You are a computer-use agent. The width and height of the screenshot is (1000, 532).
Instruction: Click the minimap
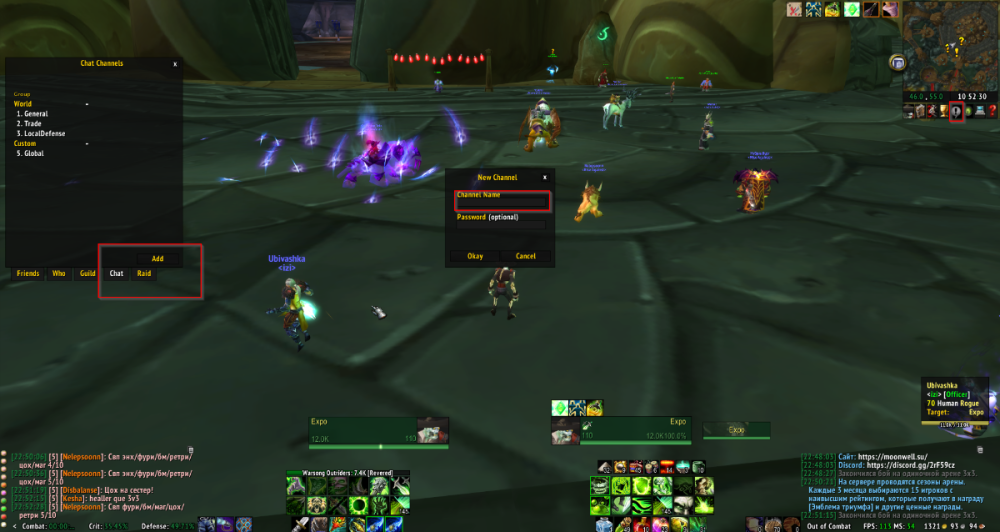pos(950,45)
